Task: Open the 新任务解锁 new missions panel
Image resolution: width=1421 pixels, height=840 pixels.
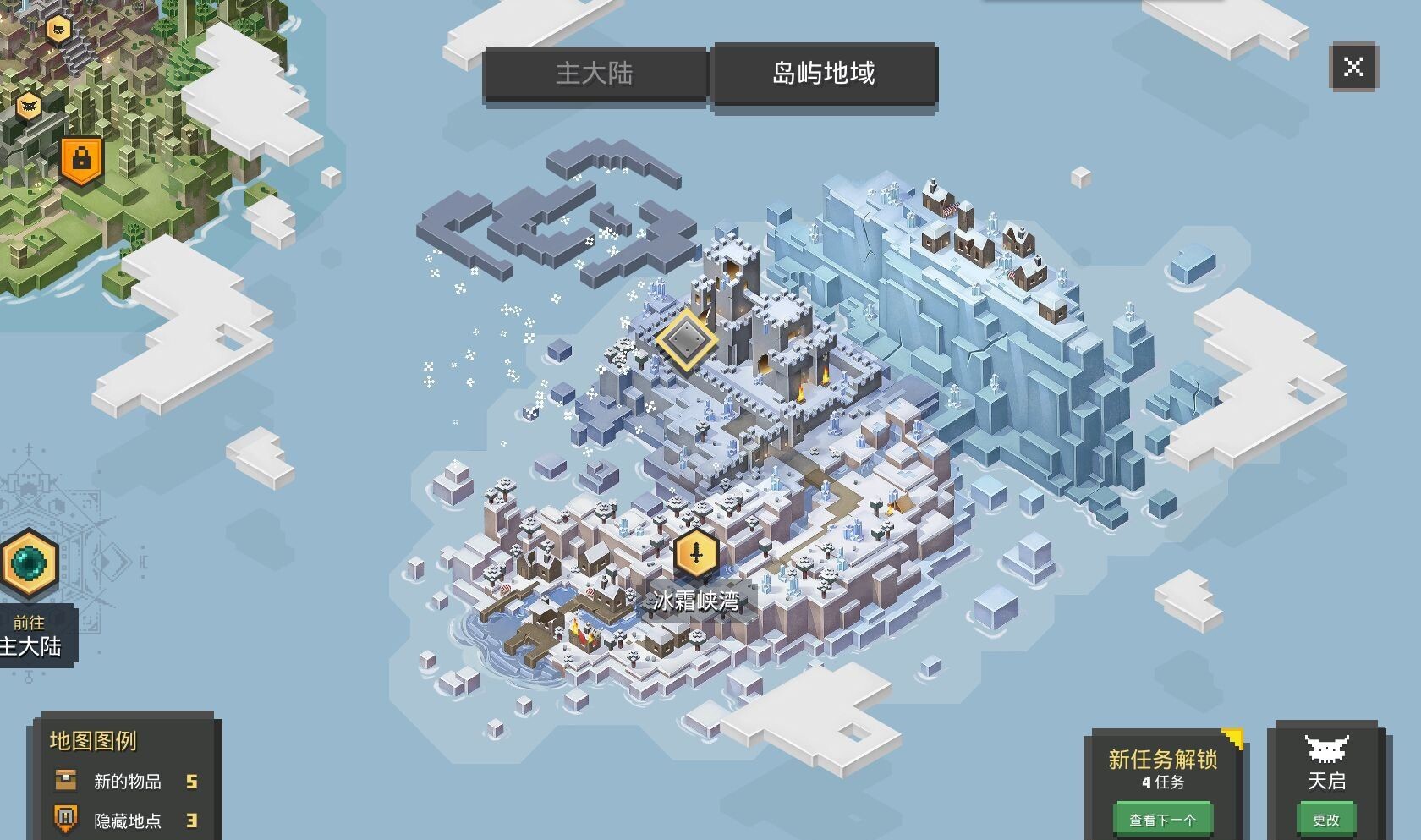Action: pos(1162,760)
